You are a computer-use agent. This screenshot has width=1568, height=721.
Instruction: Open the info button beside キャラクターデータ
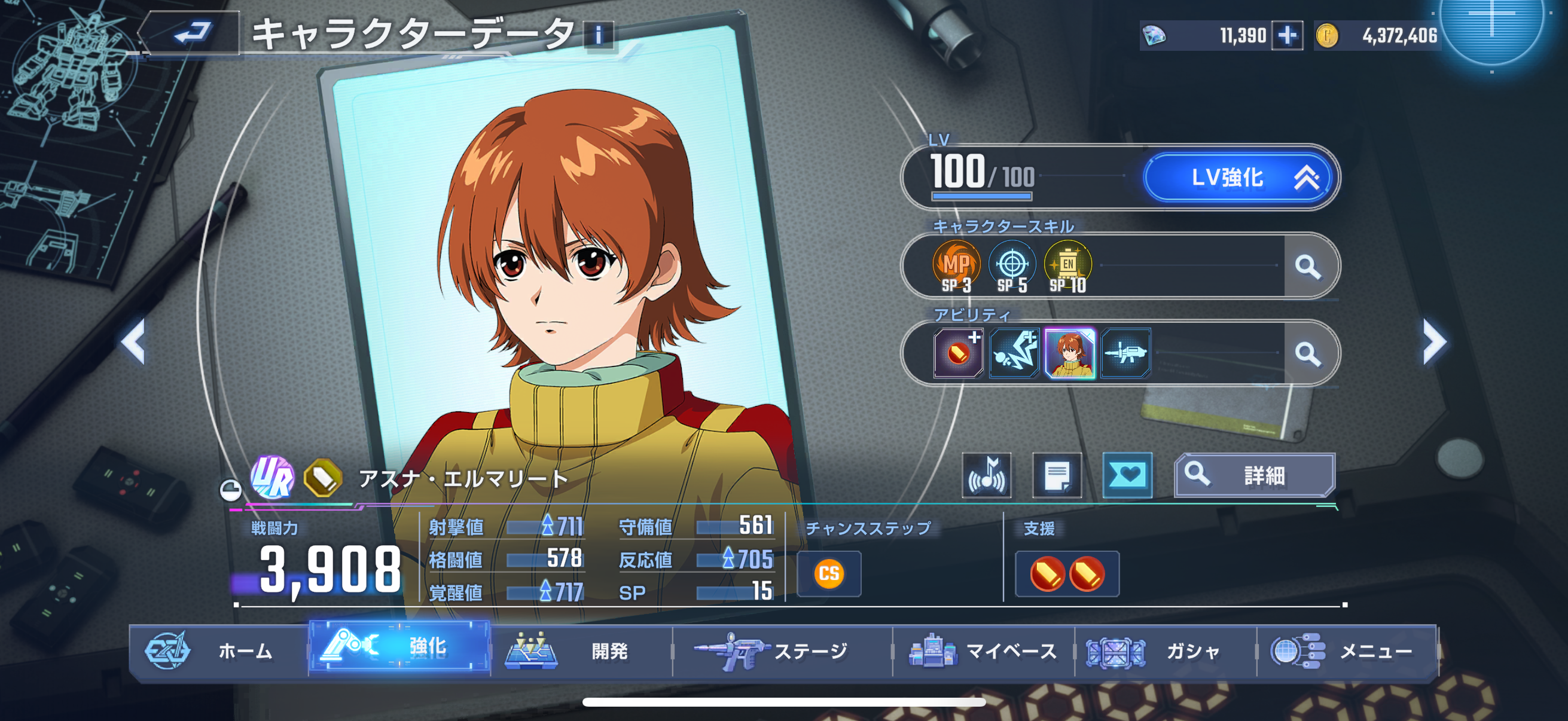pos(599,35)
